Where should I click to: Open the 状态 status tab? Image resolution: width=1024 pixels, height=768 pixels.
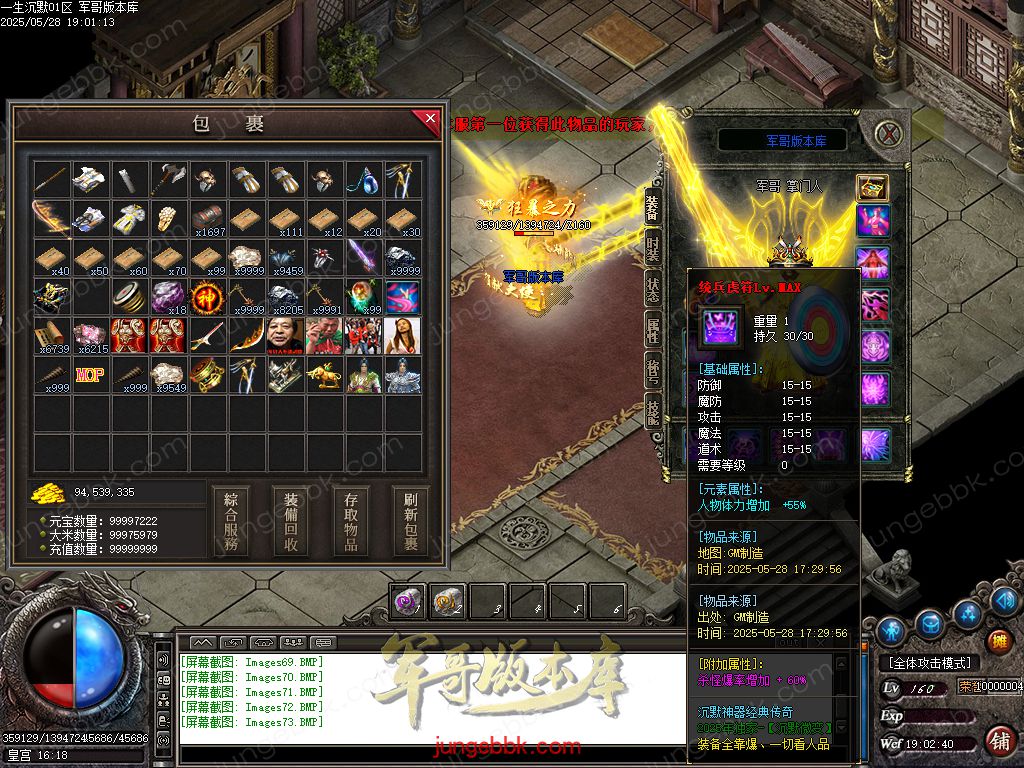click(652, 290)
